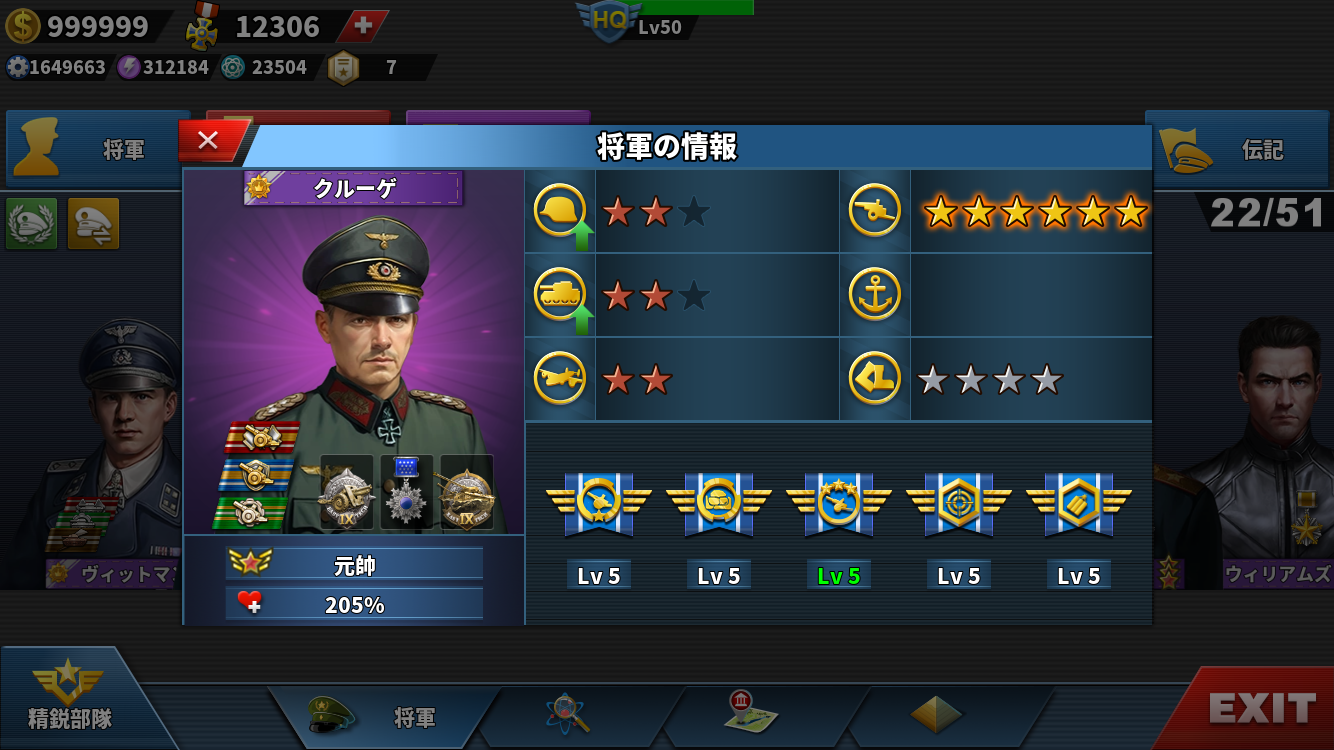Open the 伝記 biography tab

click(x=1238, y=150)
